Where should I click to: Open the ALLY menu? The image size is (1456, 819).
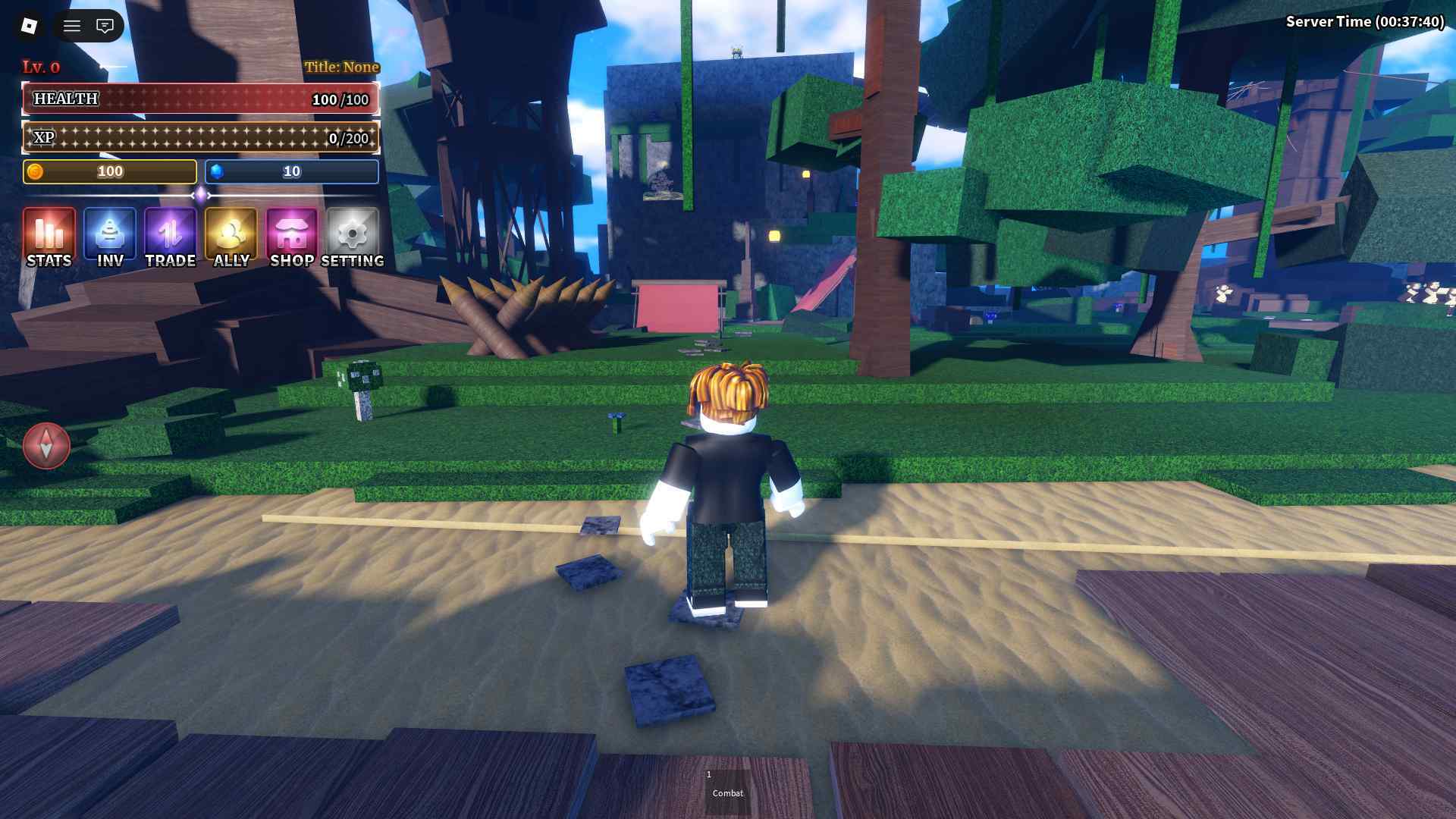click(x=231, y=236)
